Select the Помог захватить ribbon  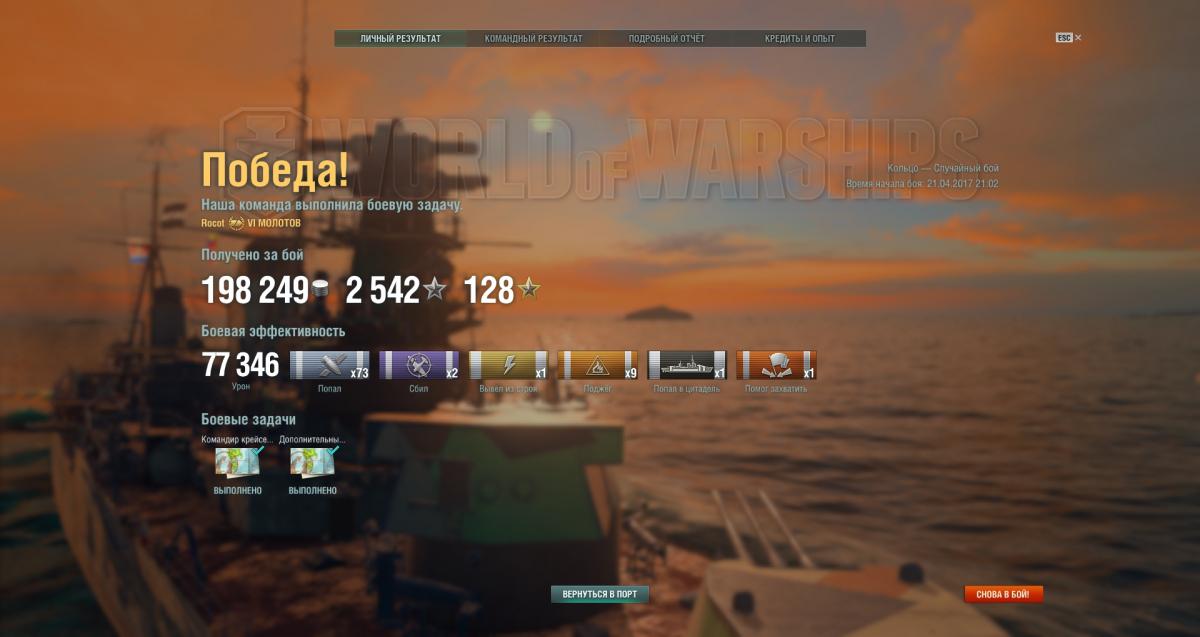point(776,365)
